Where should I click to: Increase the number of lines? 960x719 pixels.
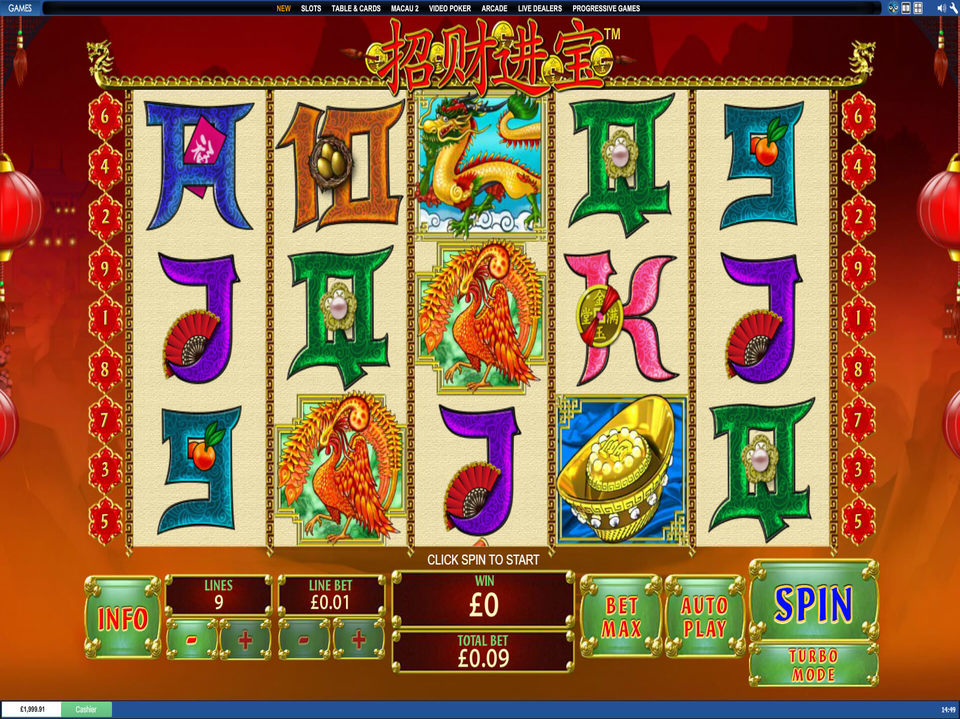(245, 639)
